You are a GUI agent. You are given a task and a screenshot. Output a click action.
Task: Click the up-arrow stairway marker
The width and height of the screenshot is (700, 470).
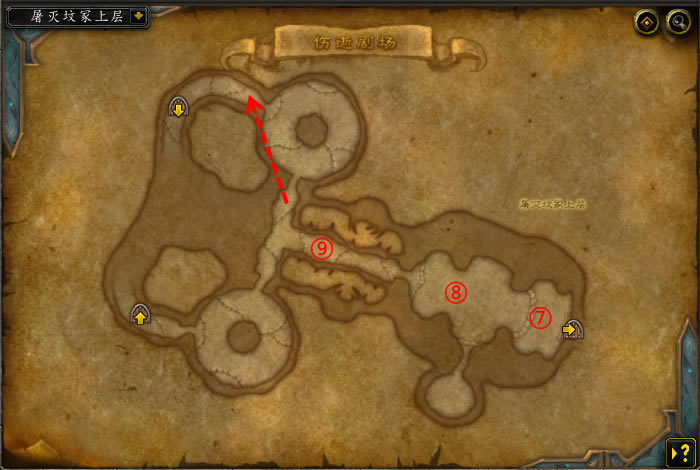tap(140, 316)
